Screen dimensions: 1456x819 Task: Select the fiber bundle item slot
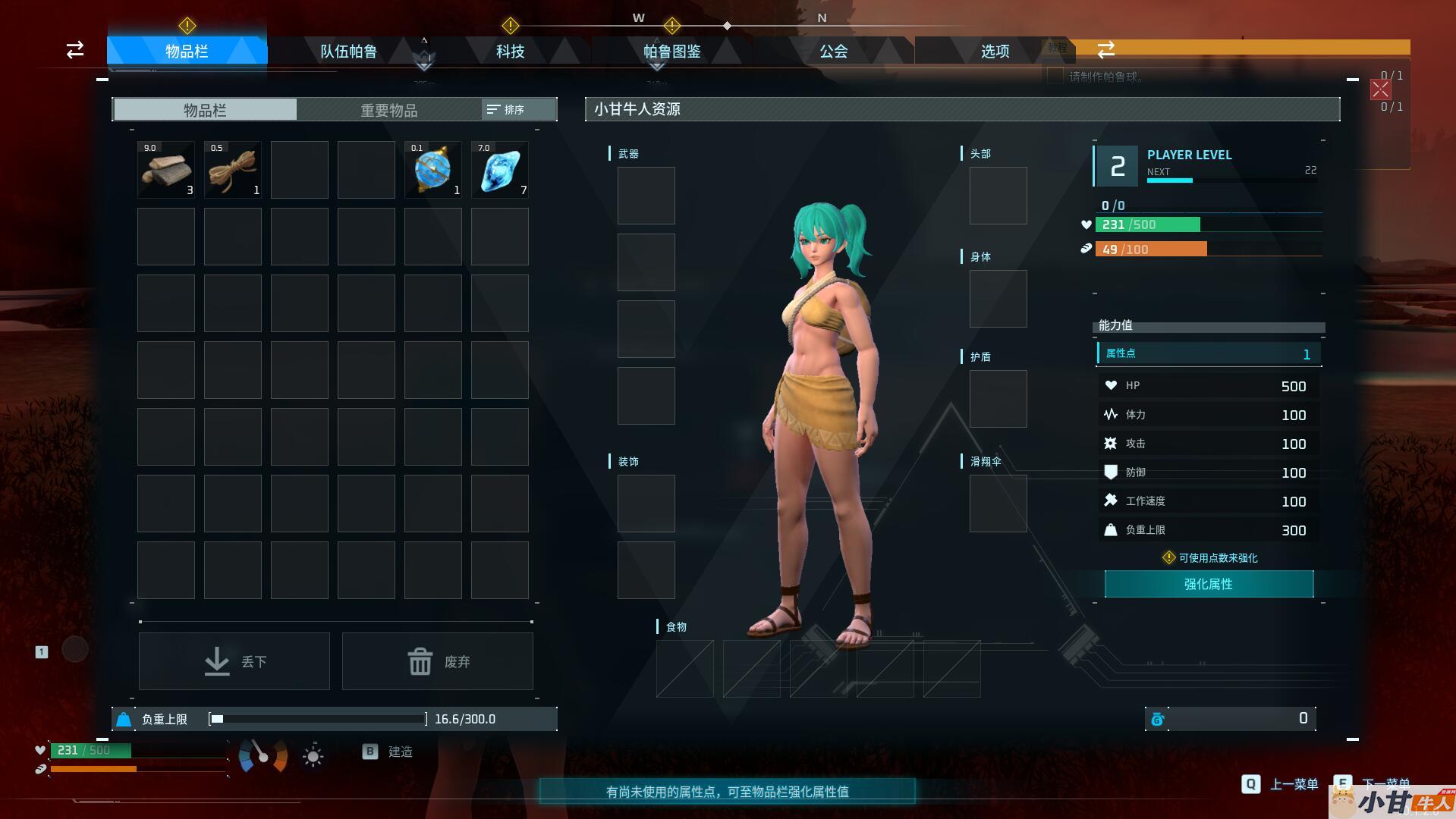233,170
